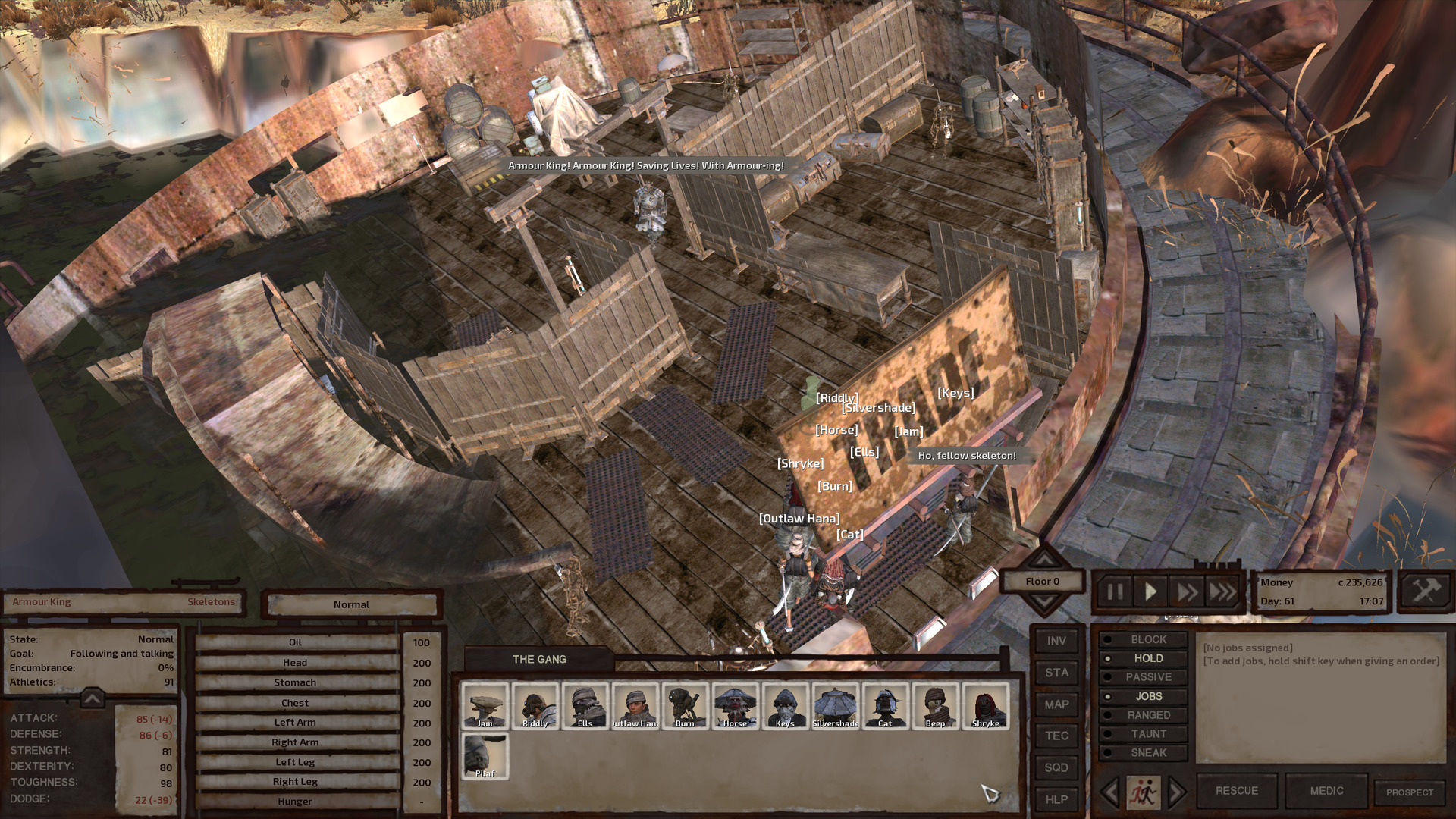Screen dimensions: 1456x819
Task: Click the running-figures movement mode icon
Action: (x=1145, y=791)
